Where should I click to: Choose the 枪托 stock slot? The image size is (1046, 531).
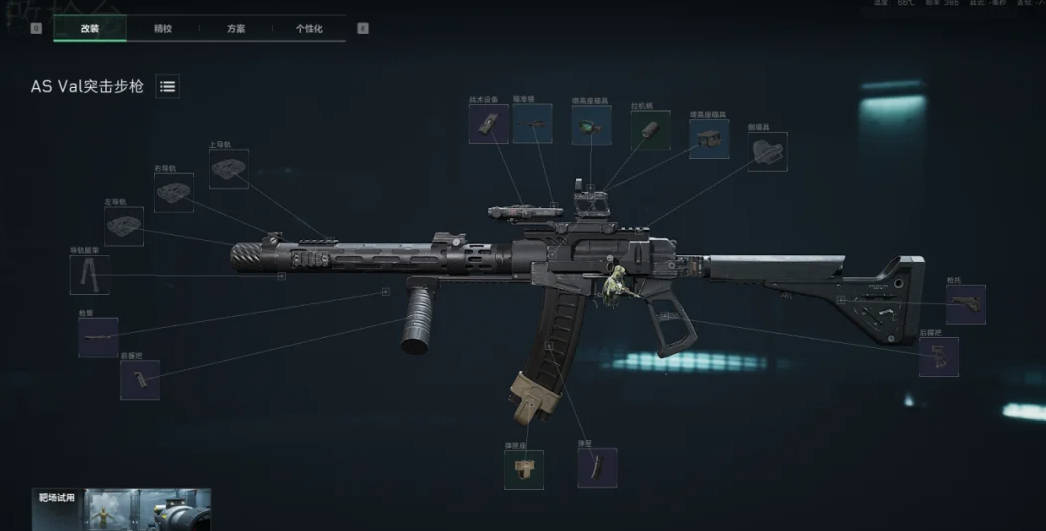click(x=965, y=304)
